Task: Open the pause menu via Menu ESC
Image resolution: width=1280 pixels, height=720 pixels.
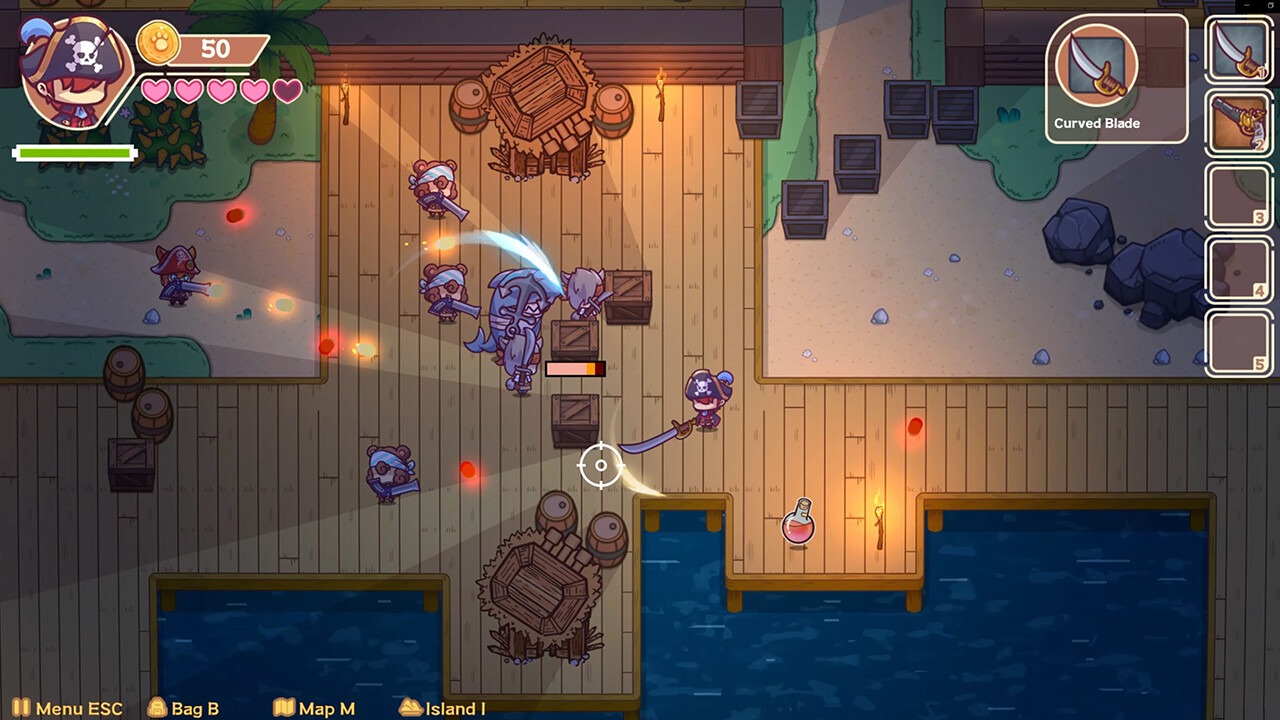Action: click(x=78, y=708)
